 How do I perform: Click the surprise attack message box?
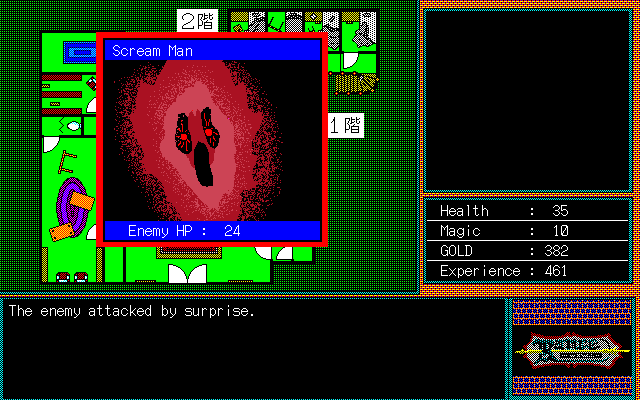254,346
